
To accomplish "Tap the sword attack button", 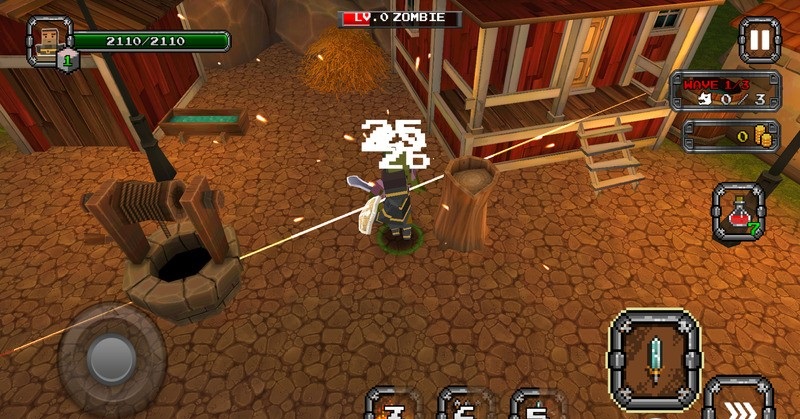I will [655, 357].
